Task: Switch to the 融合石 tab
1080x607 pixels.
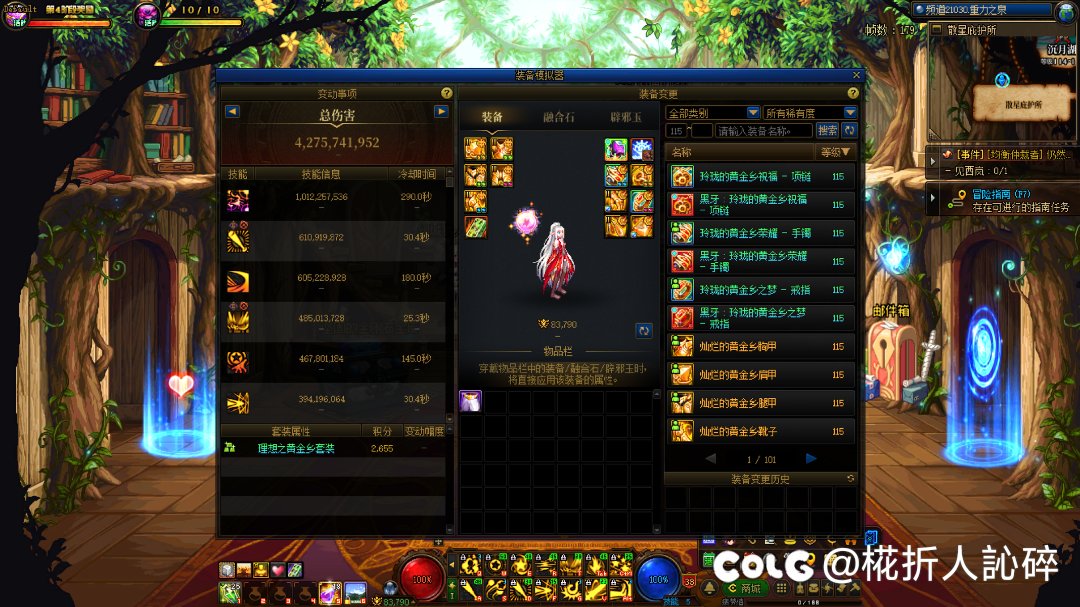Action: (552, 117)
